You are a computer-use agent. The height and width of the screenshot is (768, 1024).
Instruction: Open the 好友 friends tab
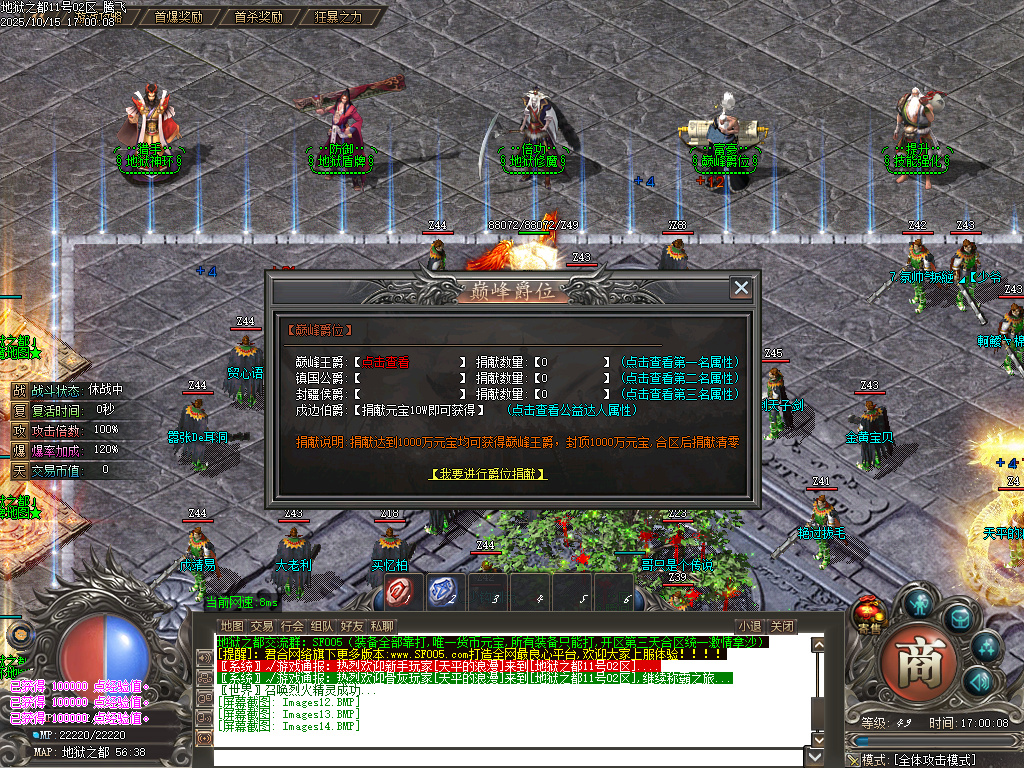coord(352,626)
